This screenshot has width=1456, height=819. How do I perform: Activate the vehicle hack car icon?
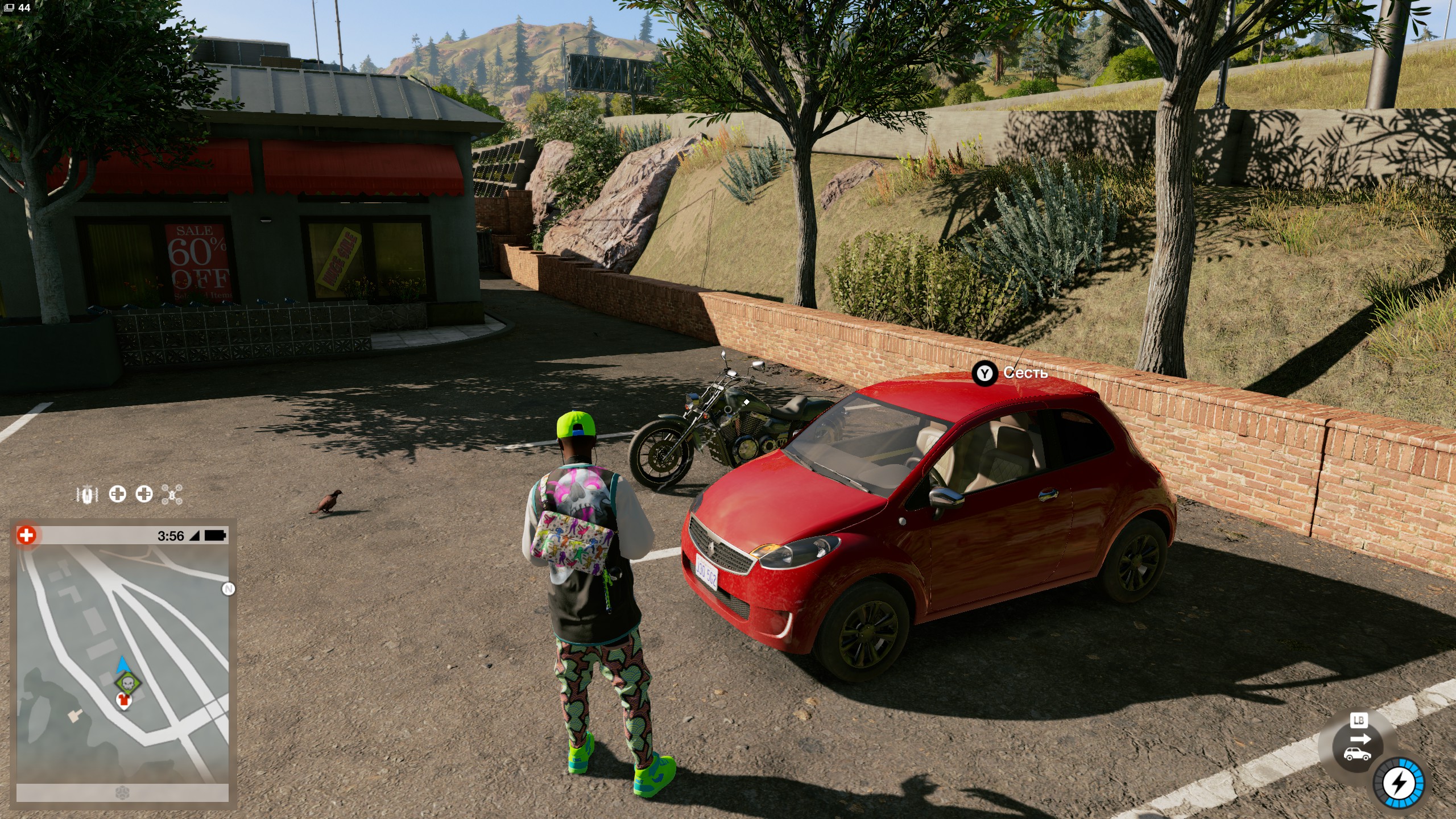(x=1357, y=754)
